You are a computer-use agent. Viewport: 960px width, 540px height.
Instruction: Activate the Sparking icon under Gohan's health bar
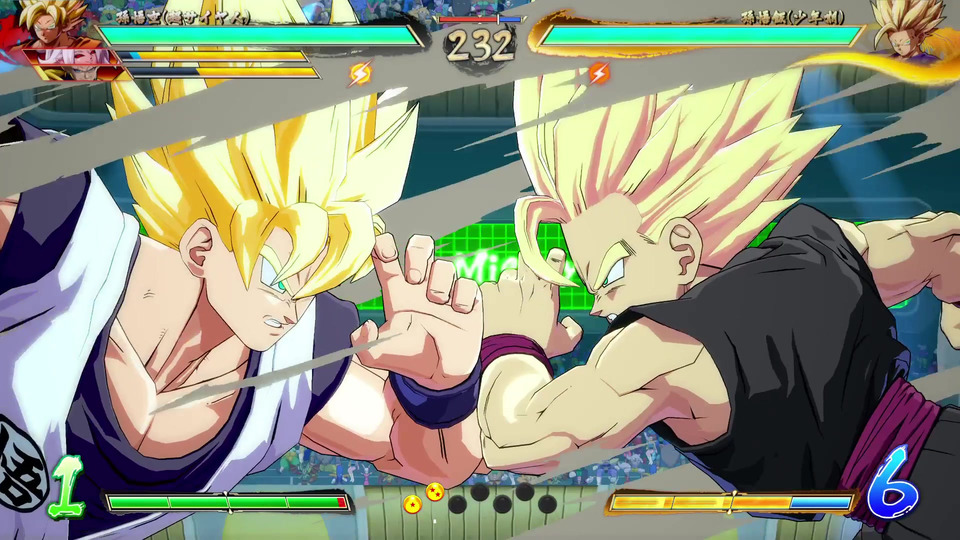pyautogui.click(x=597, y=73)
